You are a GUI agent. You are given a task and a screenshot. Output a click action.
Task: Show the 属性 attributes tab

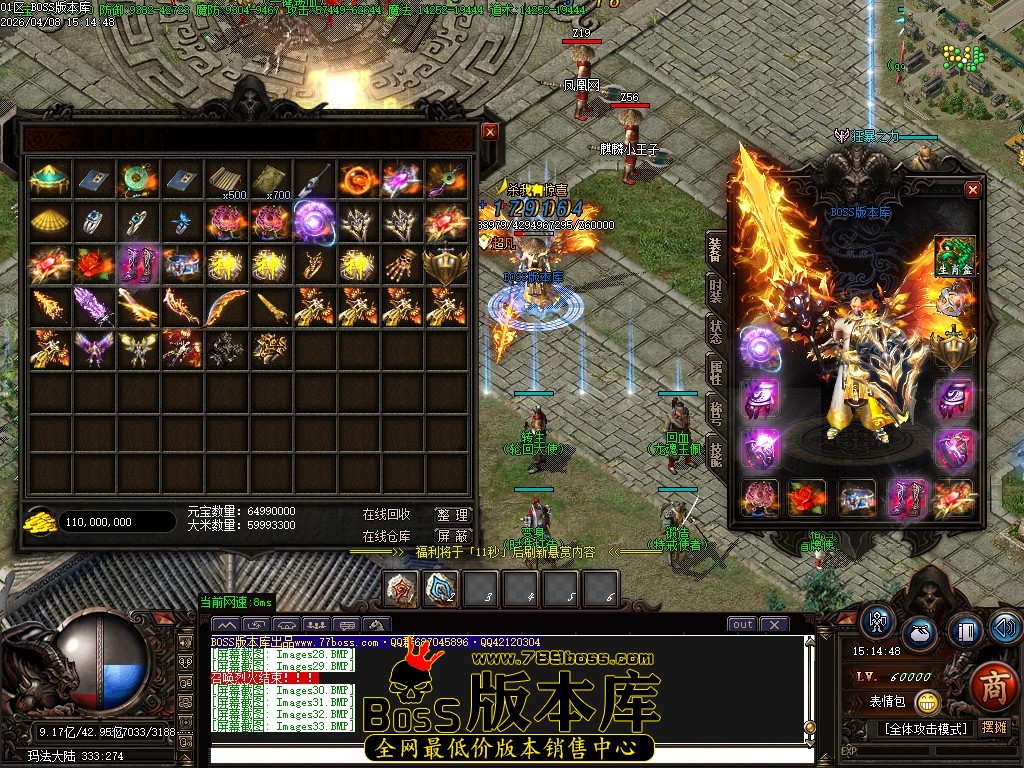click(x=715, y=374)
